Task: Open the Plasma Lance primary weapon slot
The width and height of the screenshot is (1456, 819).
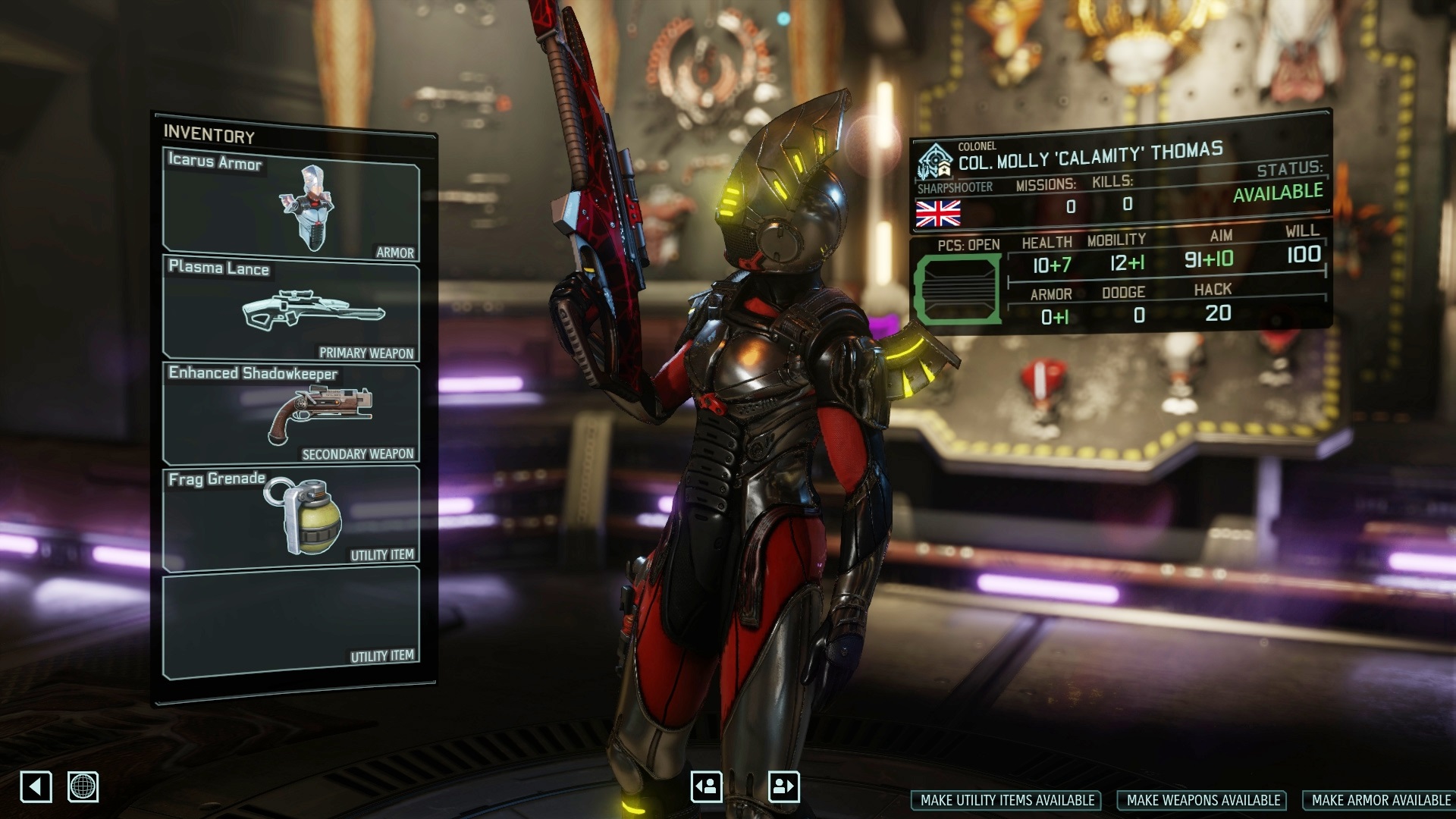Action: click(291, 309)
